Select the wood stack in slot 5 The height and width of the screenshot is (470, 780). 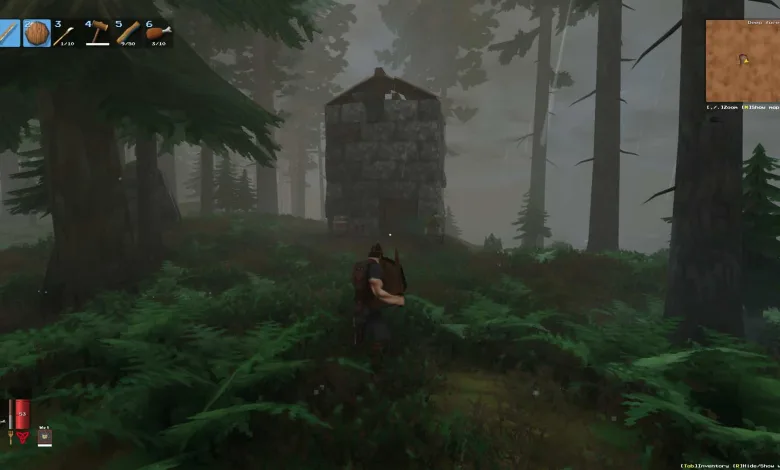click(x=128, y=33)
